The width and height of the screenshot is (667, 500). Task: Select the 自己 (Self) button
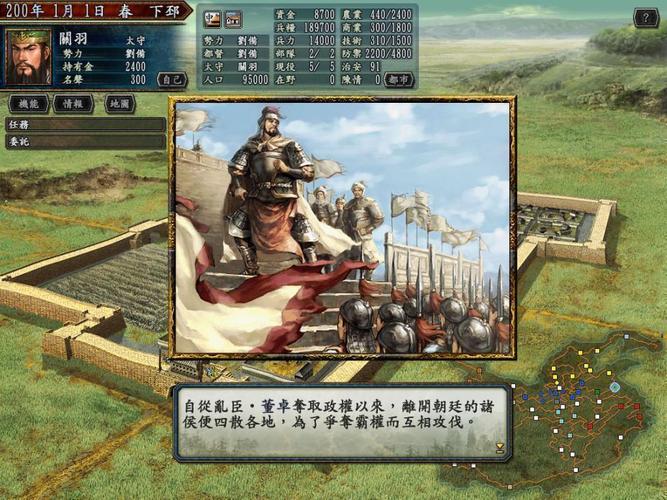coord(172,78)
